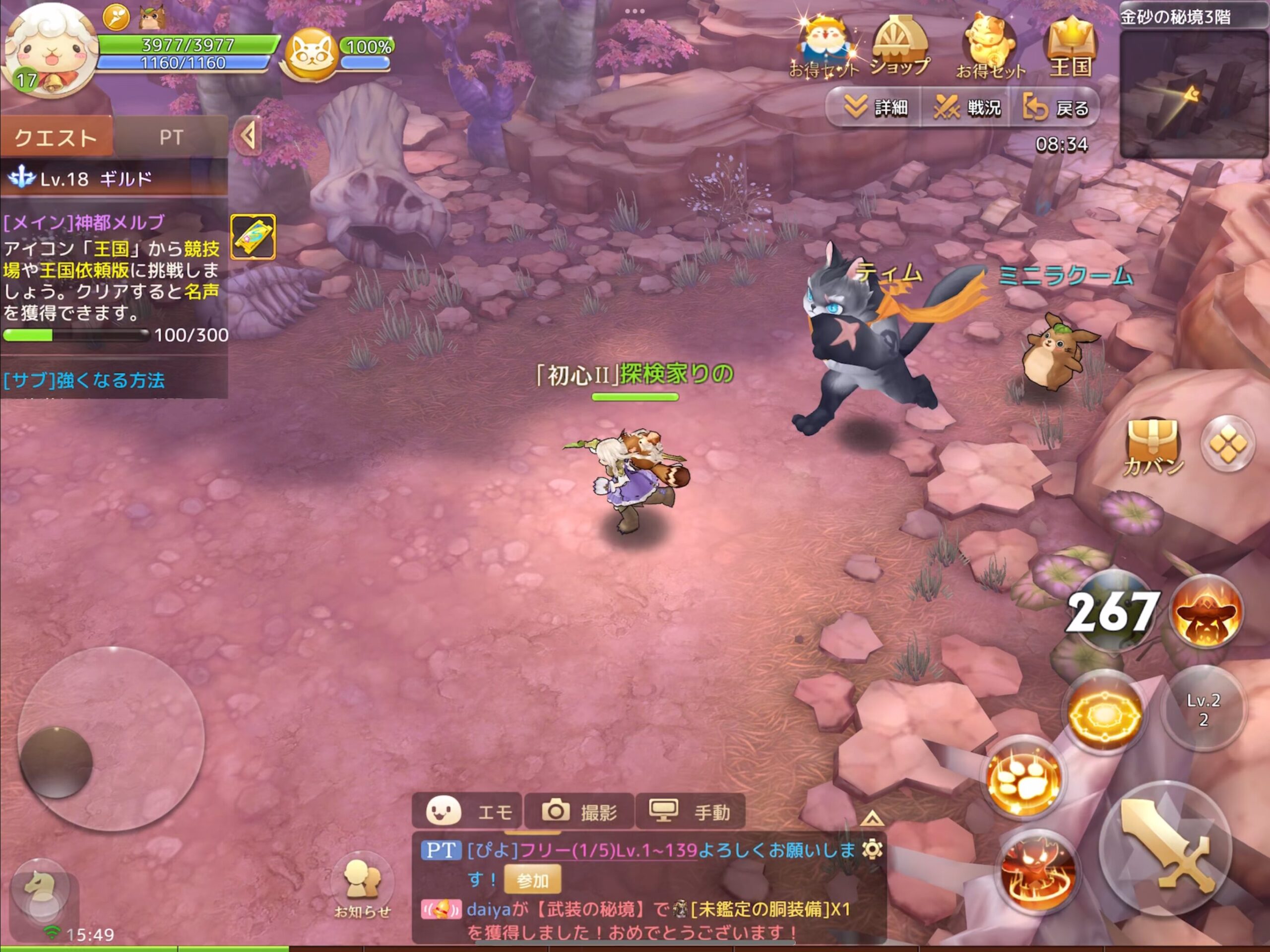Toggle the 手動 manual mode button
This screenshot has width=1270, height=952.
tap(690, 811)
